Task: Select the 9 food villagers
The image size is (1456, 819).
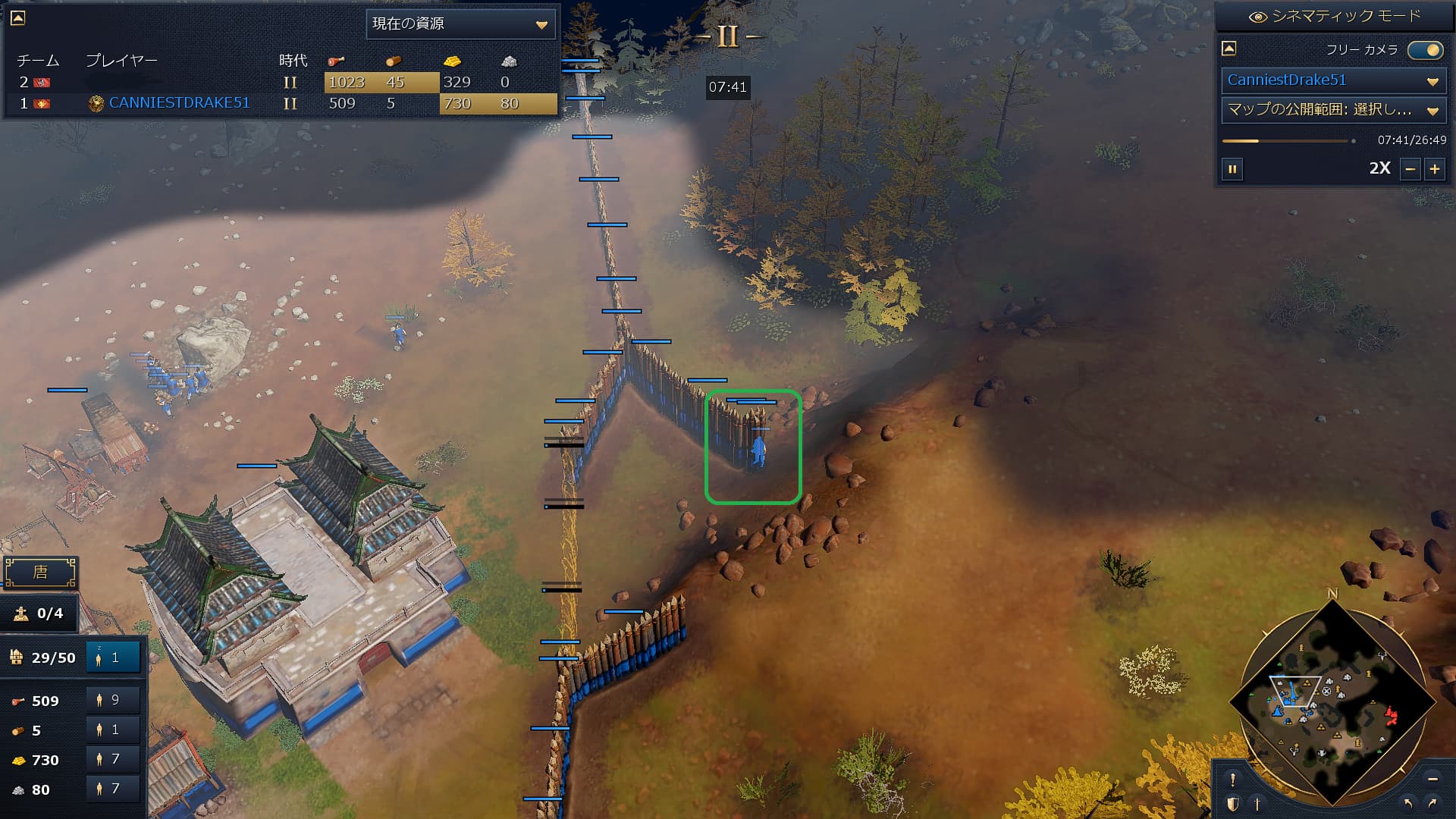Action: [113, 700]
